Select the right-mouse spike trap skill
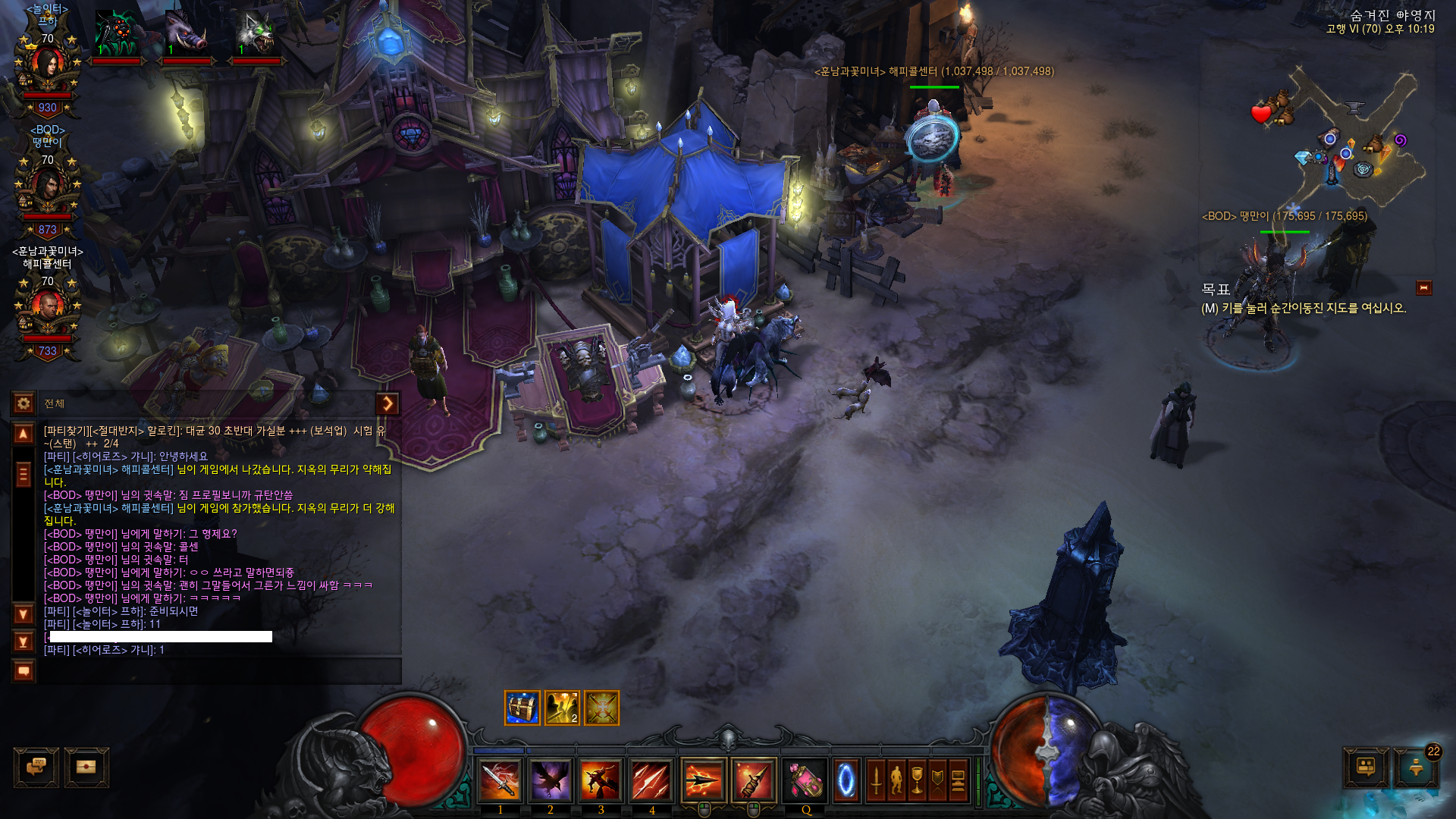The width and height of the screenshot is (1456, 819). tap(754, 780)
